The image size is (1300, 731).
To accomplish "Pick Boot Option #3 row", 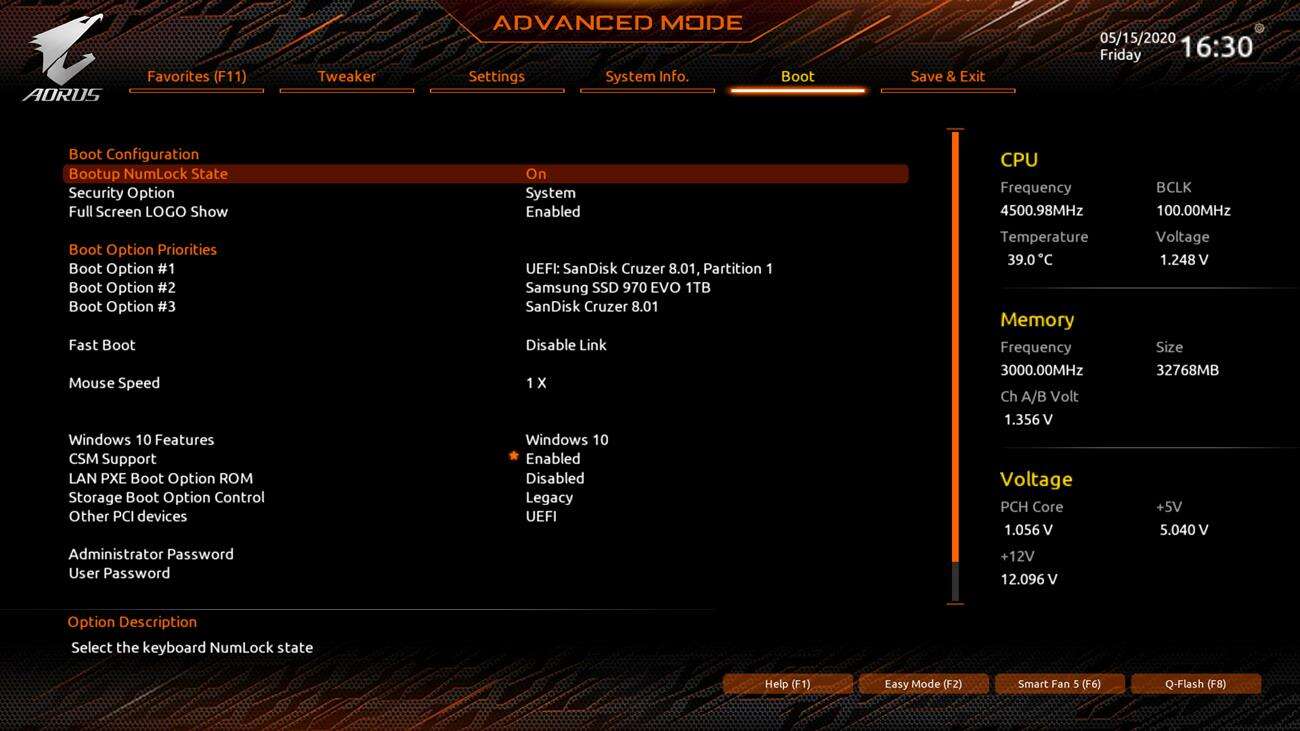I will 122,307.
